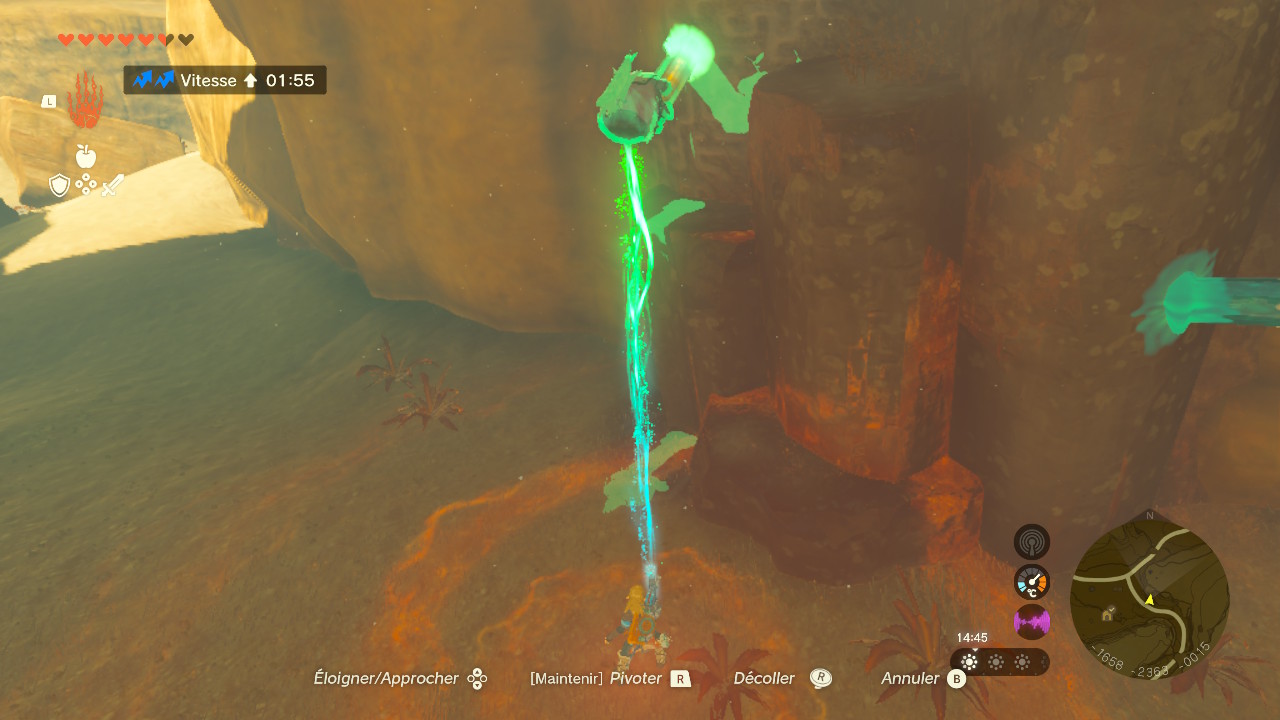Select the sword weapon quick-select icon

click(x=112, y=185)
